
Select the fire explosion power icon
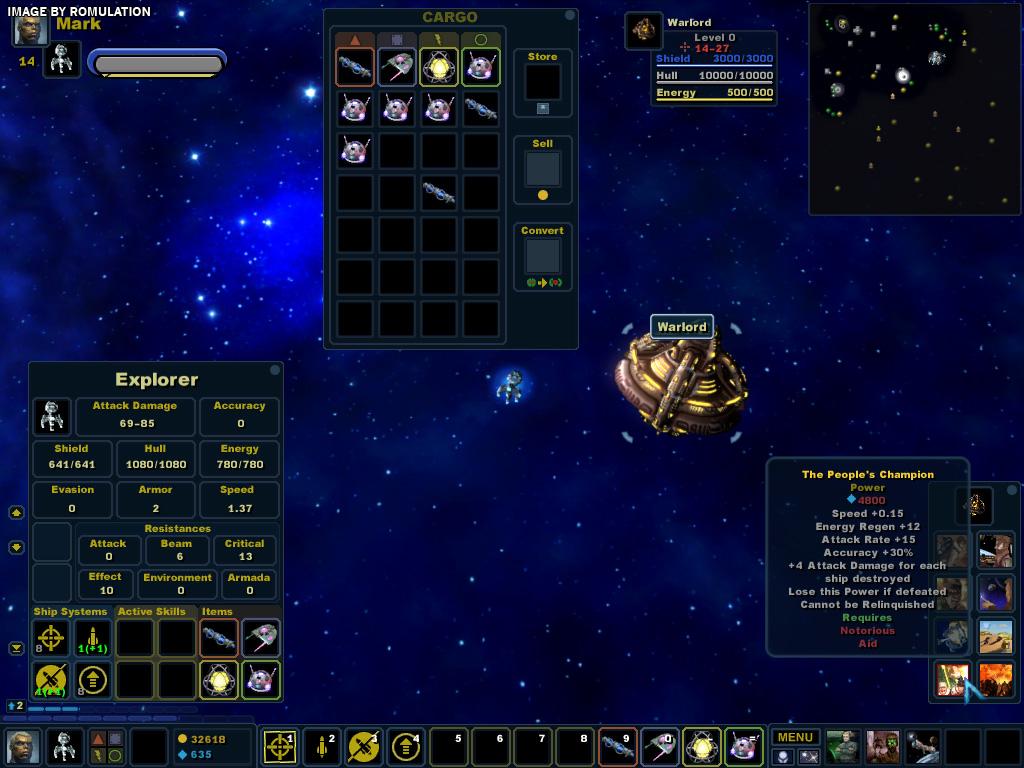[x=996, y=679]
